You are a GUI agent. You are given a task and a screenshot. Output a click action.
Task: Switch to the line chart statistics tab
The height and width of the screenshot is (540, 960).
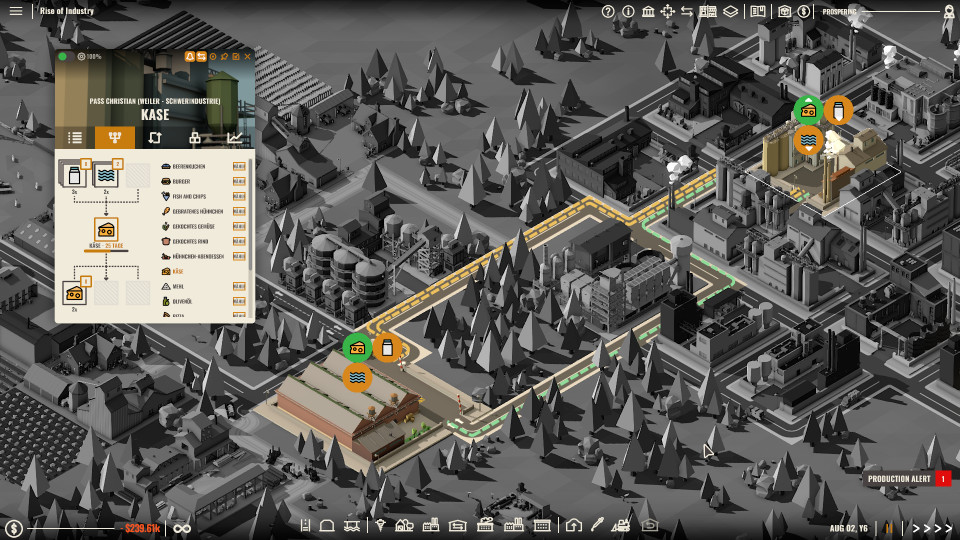tap(234, 138)
